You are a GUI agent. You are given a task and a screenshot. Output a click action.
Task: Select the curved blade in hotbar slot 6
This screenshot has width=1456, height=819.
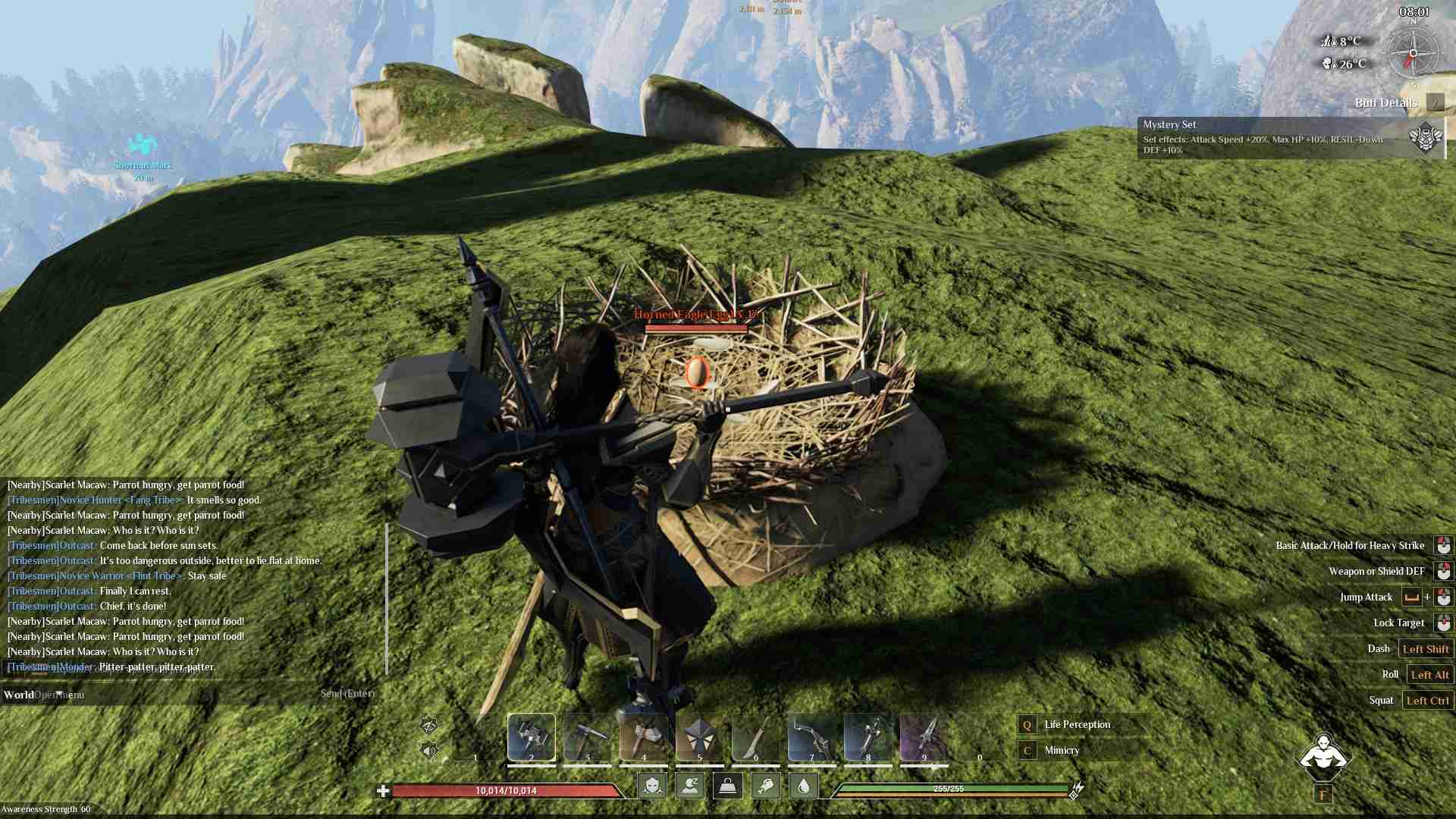click(755, 736)
